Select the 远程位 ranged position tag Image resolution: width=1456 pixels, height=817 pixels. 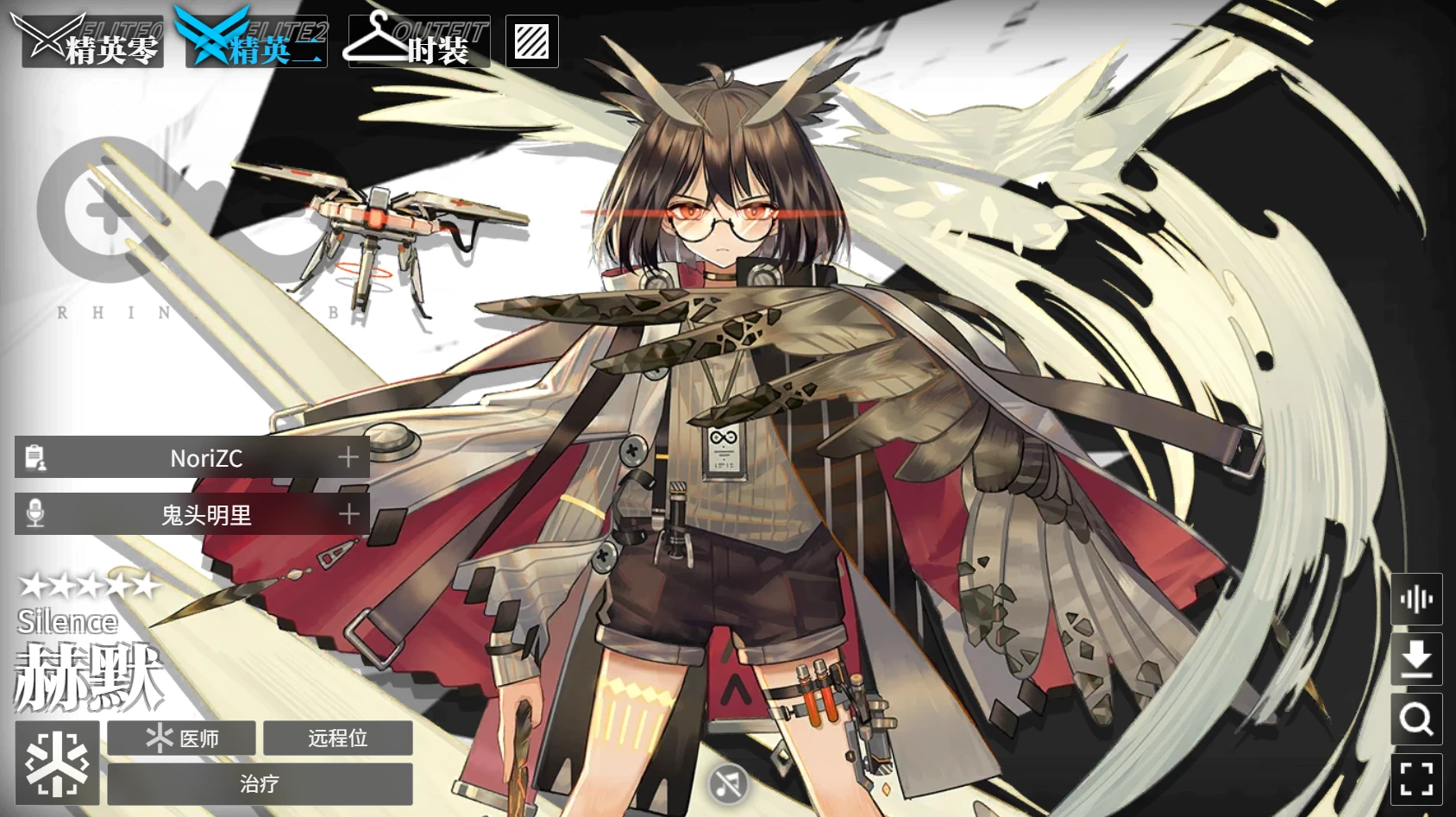[x=337, y=738]
